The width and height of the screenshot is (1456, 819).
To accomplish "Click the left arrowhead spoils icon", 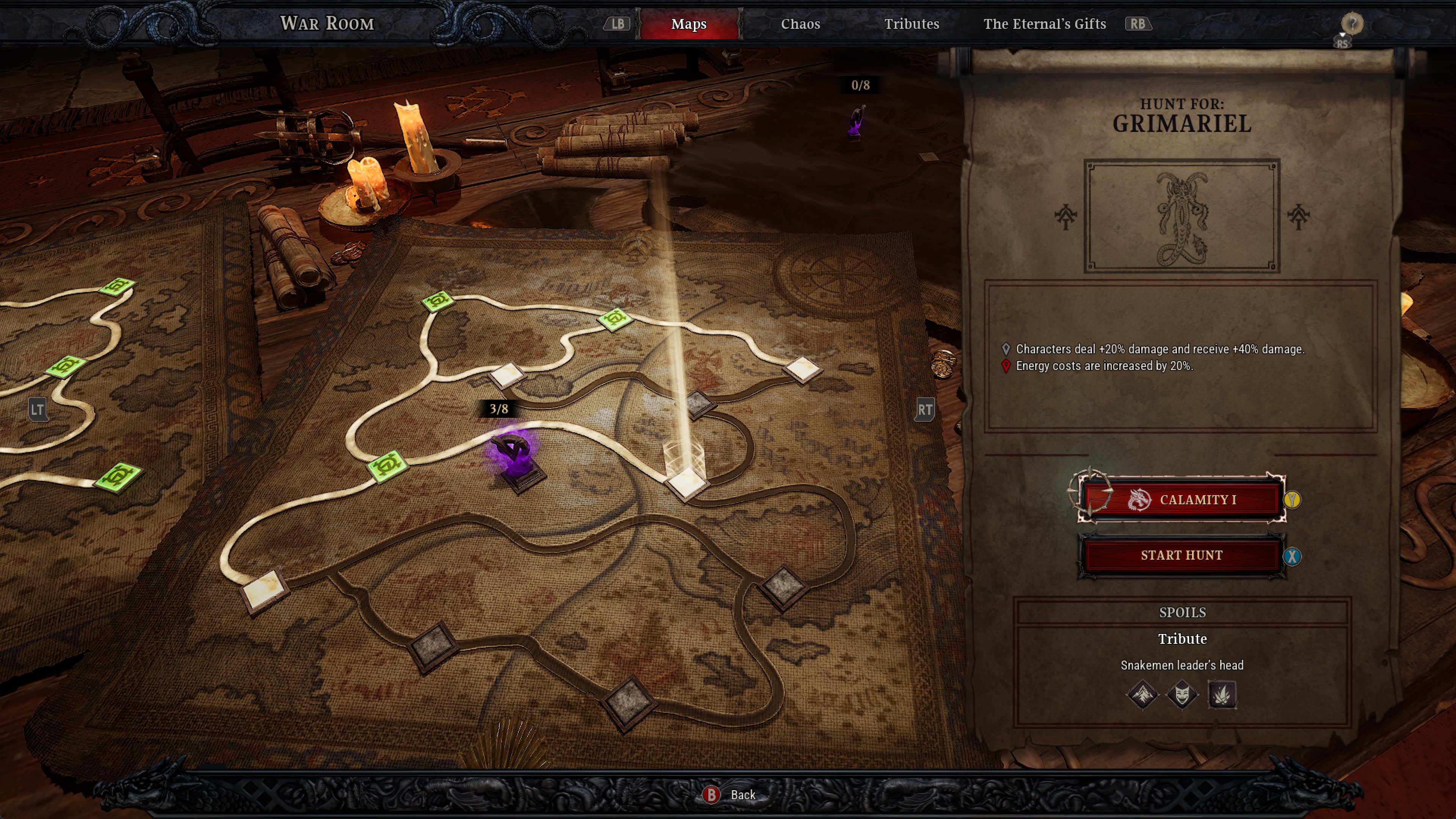I will tap(1142, 693).
